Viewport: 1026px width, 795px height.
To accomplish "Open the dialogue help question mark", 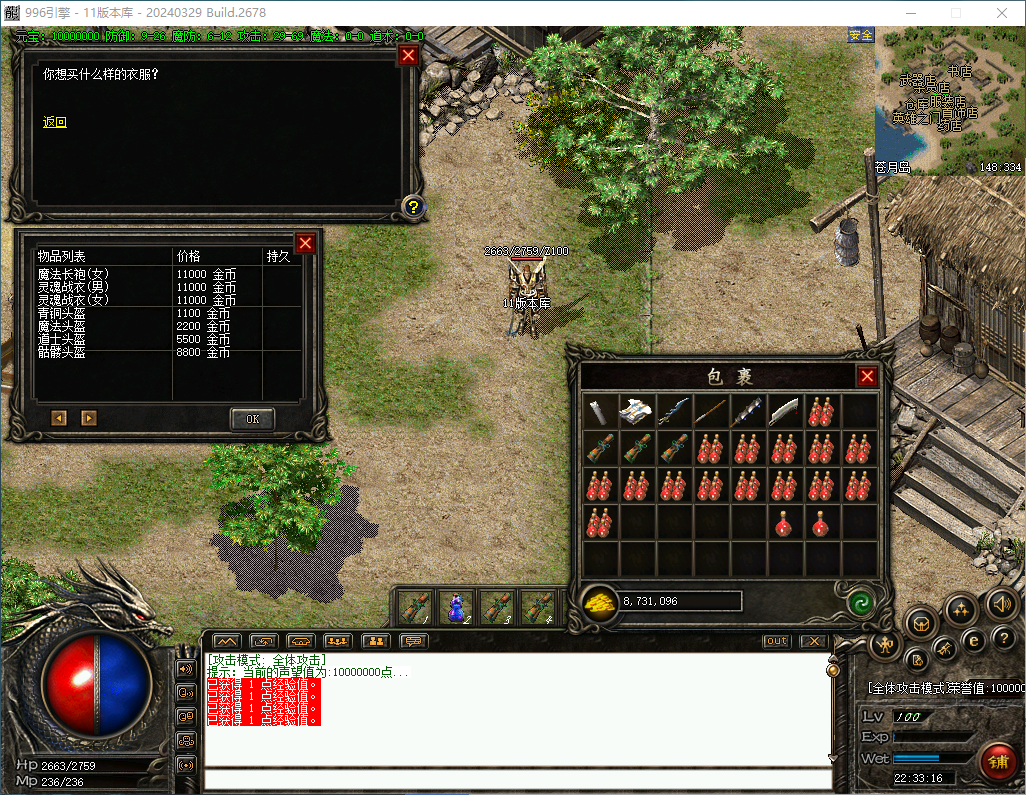I will [413, 207].
